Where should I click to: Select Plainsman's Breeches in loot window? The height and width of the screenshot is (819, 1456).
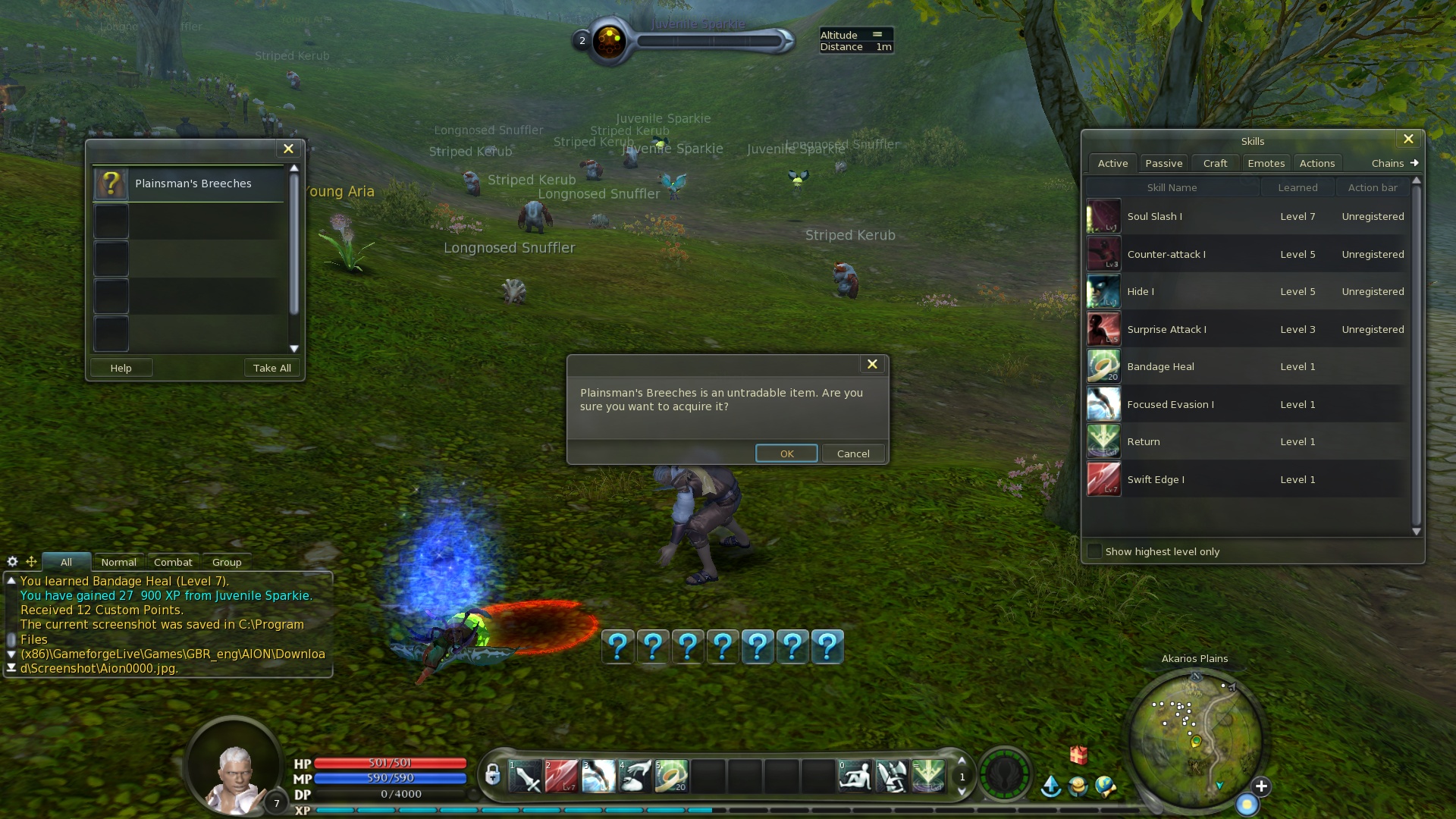pyautogui.click(x=193, y=184)
